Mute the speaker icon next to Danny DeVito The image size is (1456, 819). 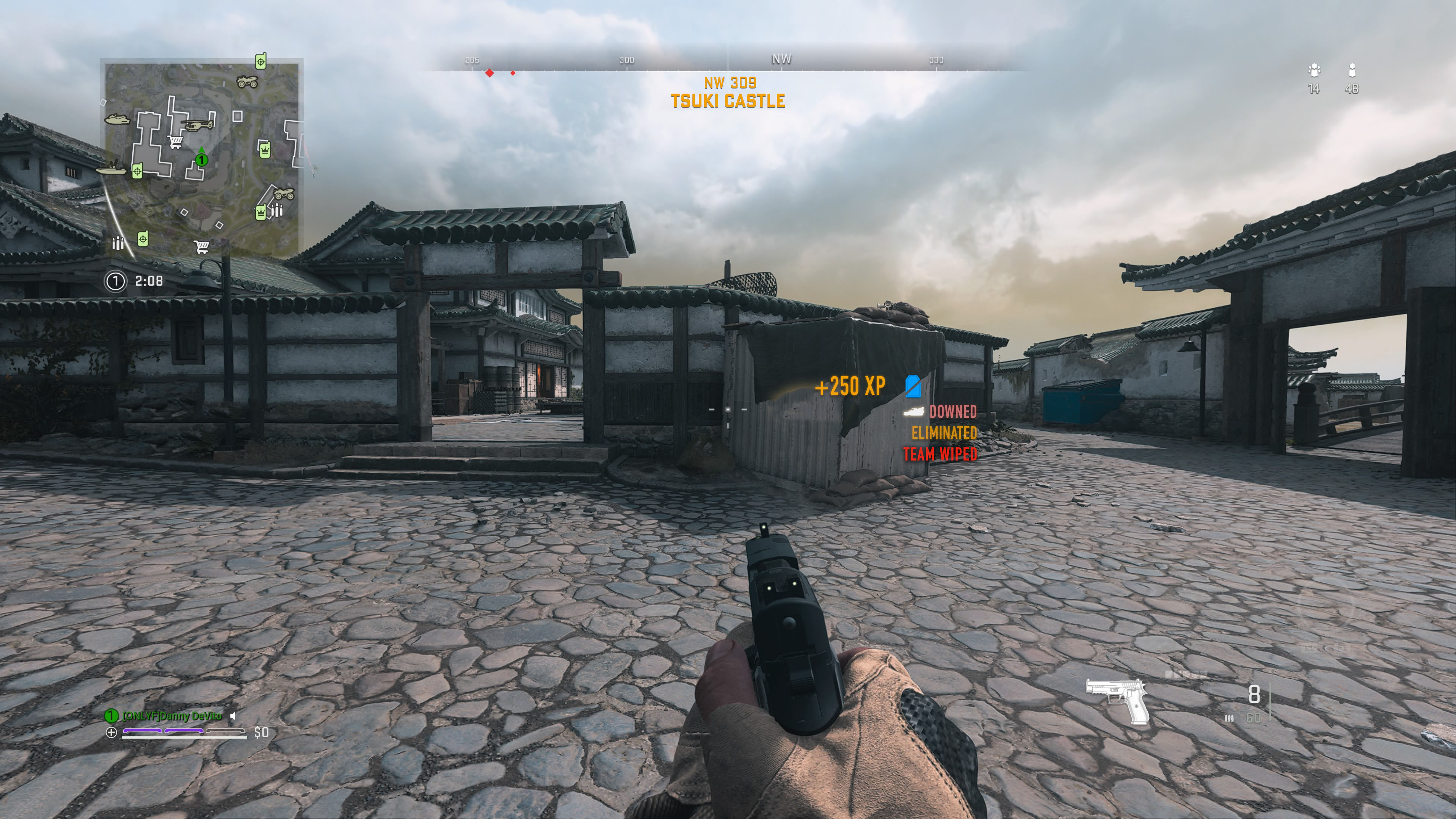(233, 717)
